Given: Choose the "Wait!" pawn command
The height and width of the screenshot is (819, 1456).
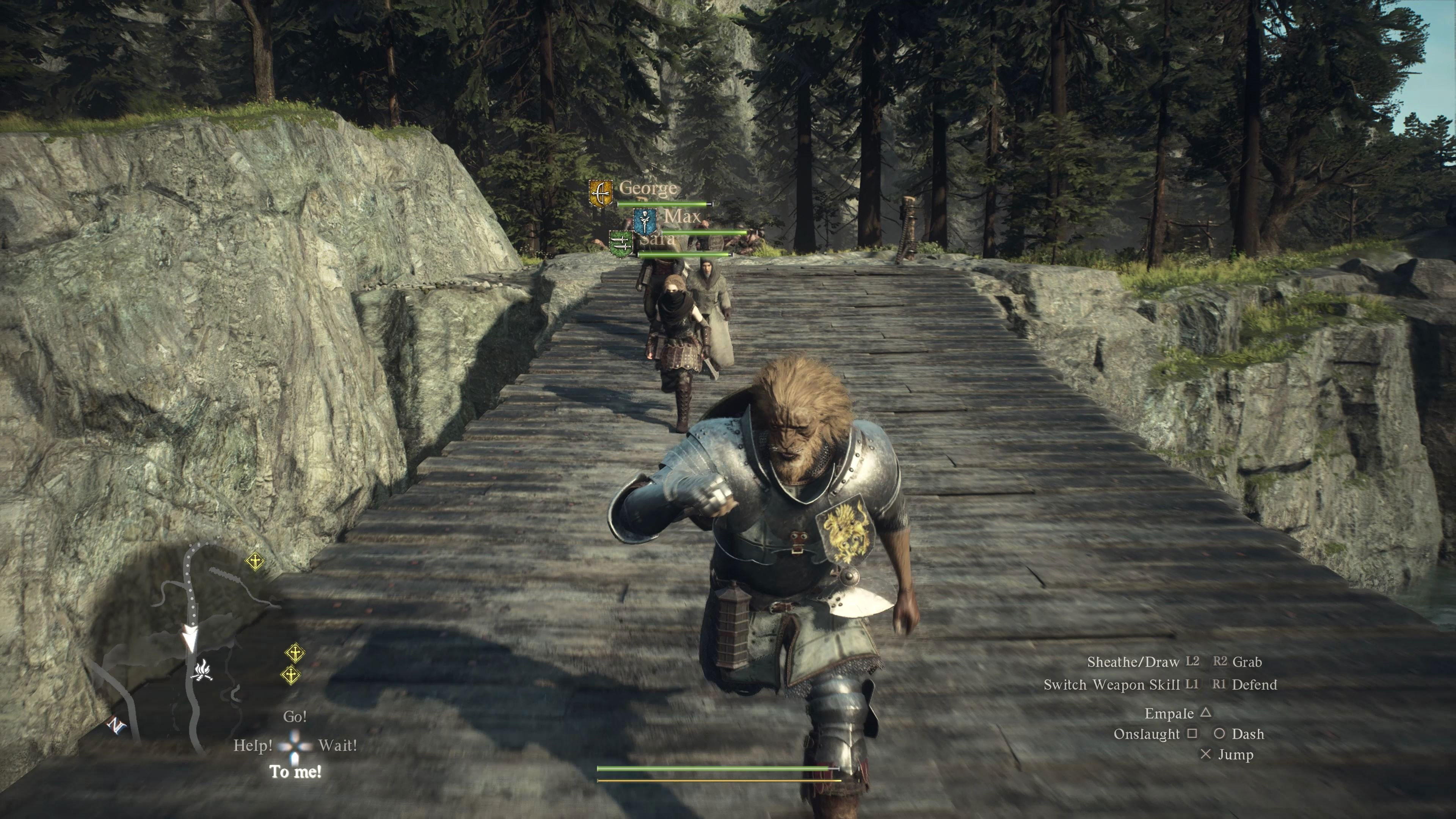Looking at the screenshot, I should [337, 745].
